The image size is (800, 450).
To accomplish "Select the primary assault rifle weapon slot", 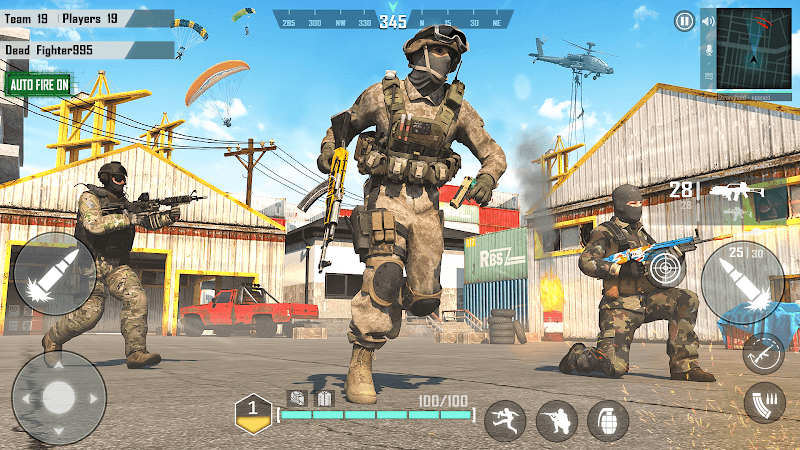I will click(735, 191).
